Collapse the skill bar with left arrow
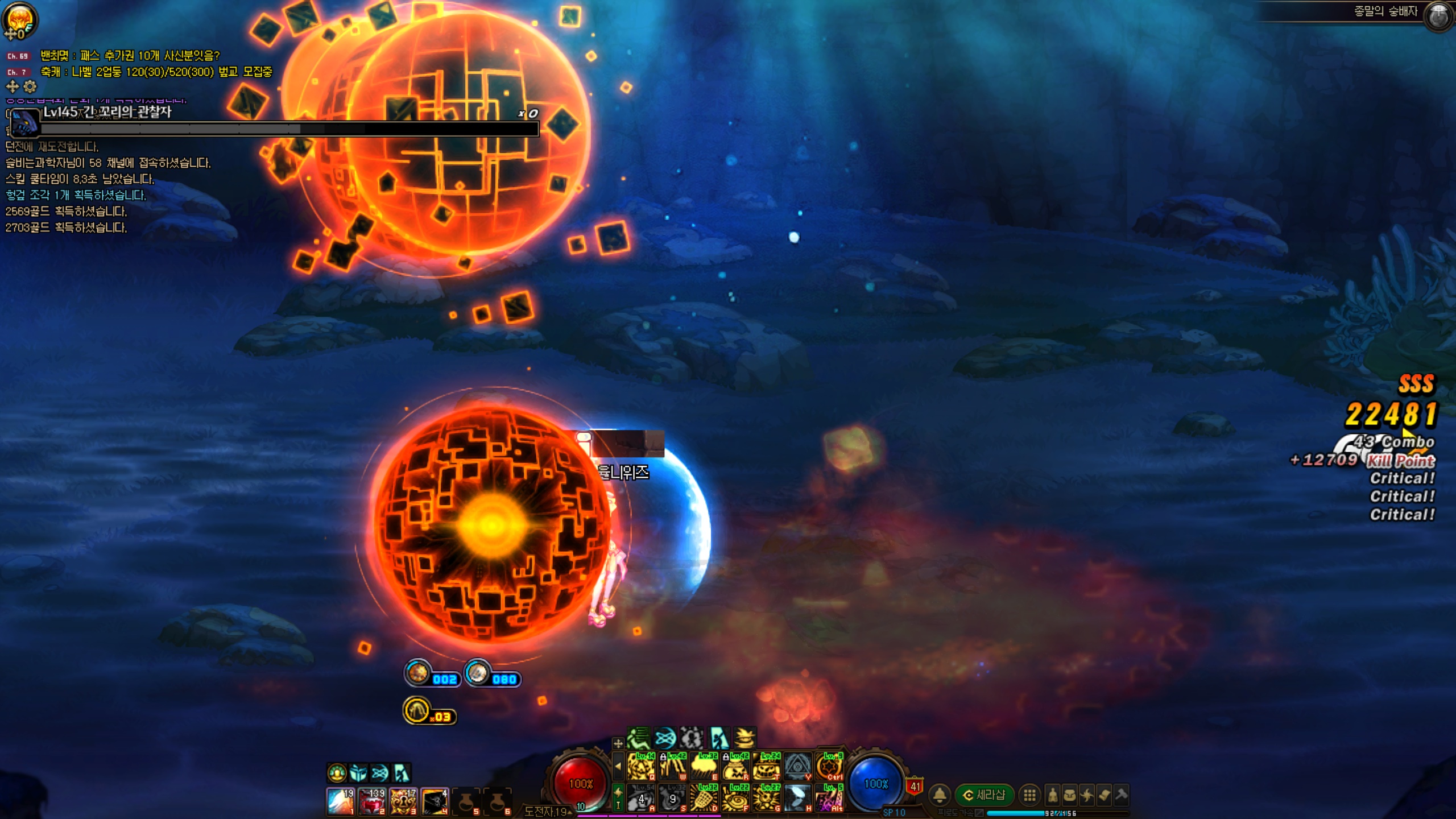Image resolution: width=1456 pixels, height=819 pixels. 618,766
